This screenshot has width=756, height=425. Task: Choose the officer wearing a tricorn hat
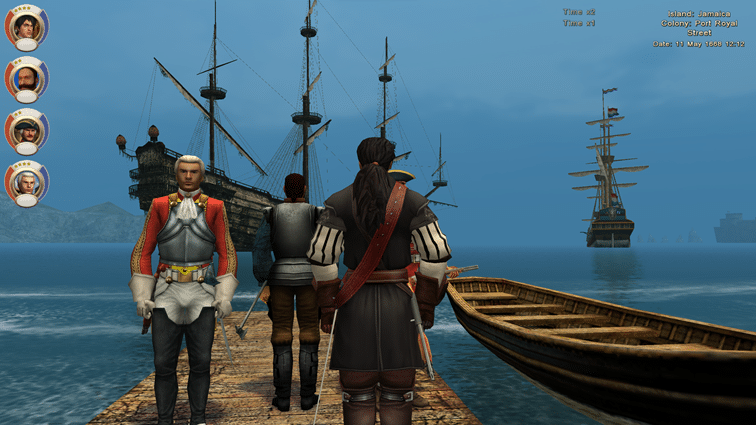(x=26, y=130)
